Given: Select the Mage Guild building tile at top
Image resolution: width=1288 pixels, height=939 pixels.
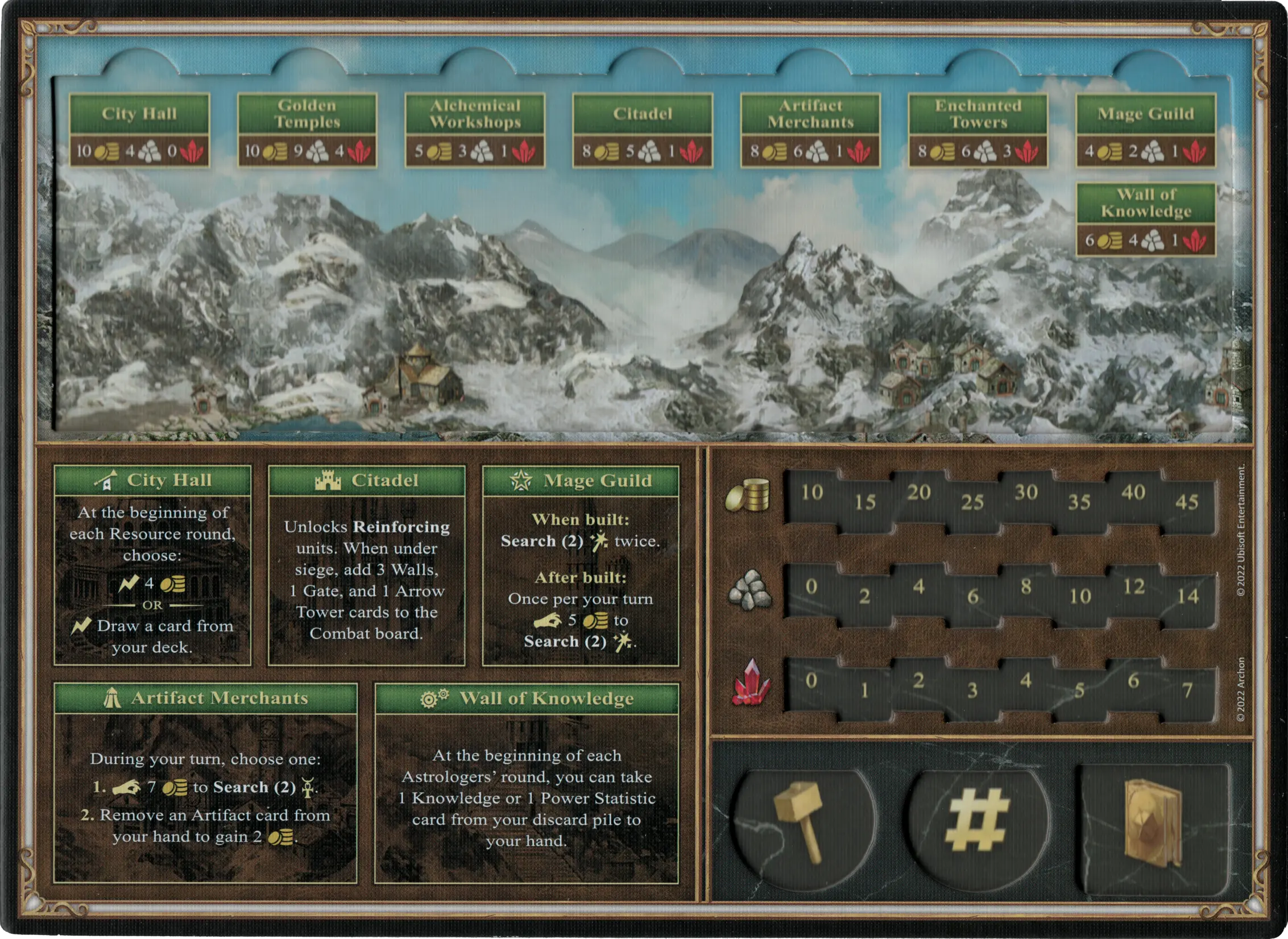Looking at the screenshot, I should [x=1146, y=130].
